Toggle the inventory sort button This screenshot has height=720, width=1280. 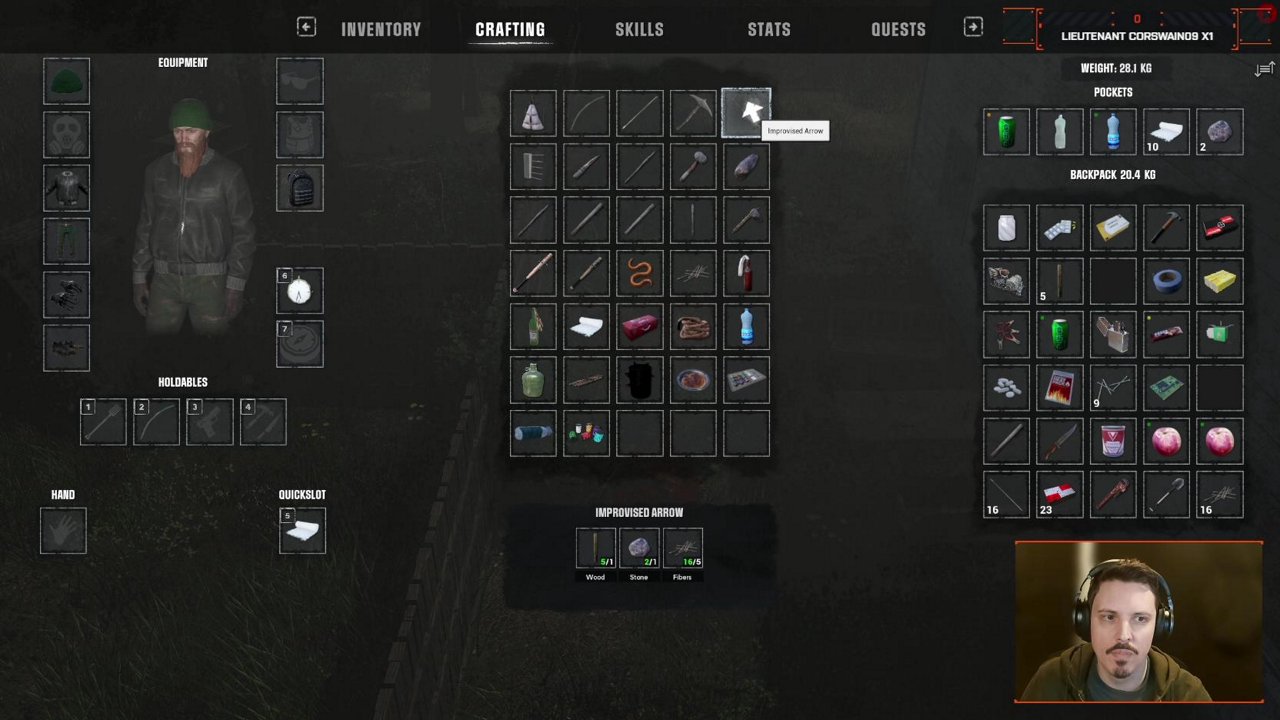click(x=1265, y=69)
